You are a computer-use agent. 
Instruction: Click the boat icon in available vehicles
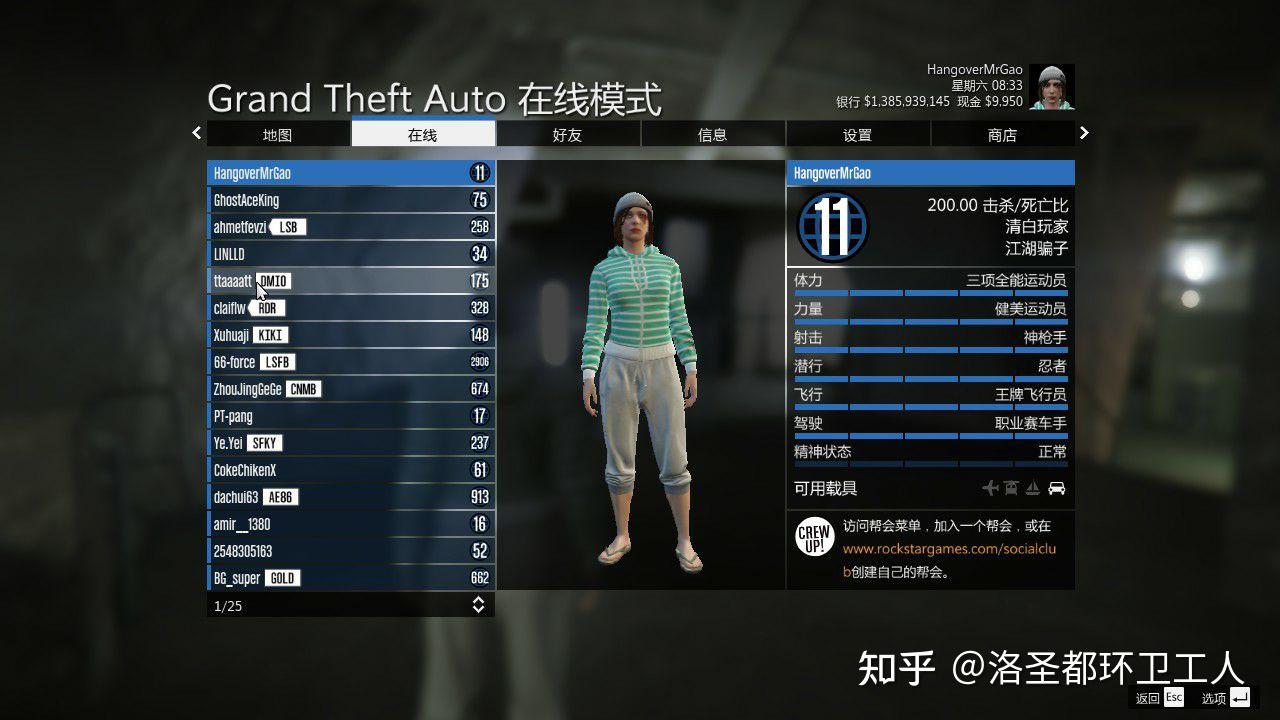tap(1033, 488)
